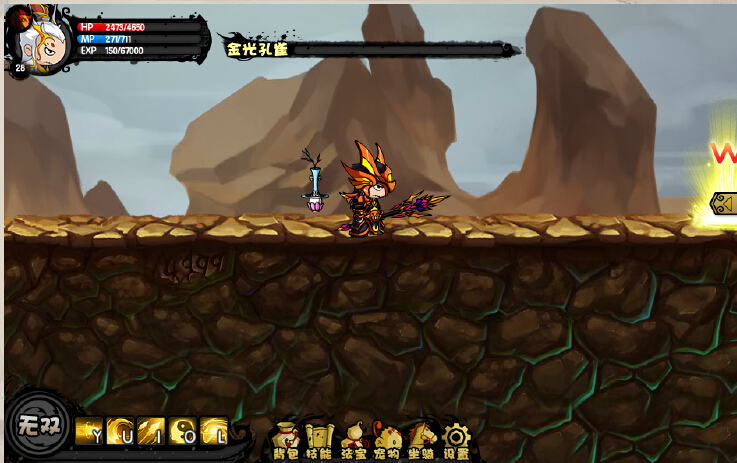The image size is (737, 463).
Task: Open the 宠物 pet menu
Action: (387, 440)
